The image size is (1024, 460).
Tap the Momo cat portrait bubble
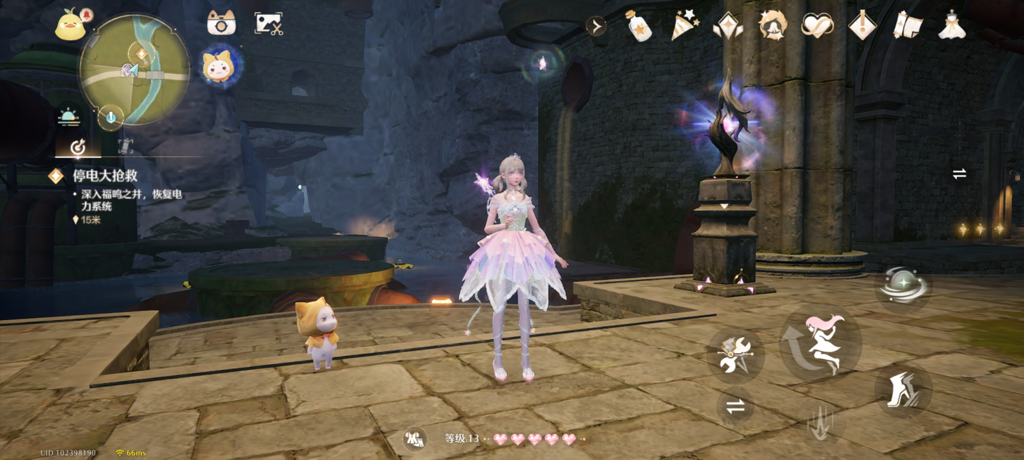[219, 67]
